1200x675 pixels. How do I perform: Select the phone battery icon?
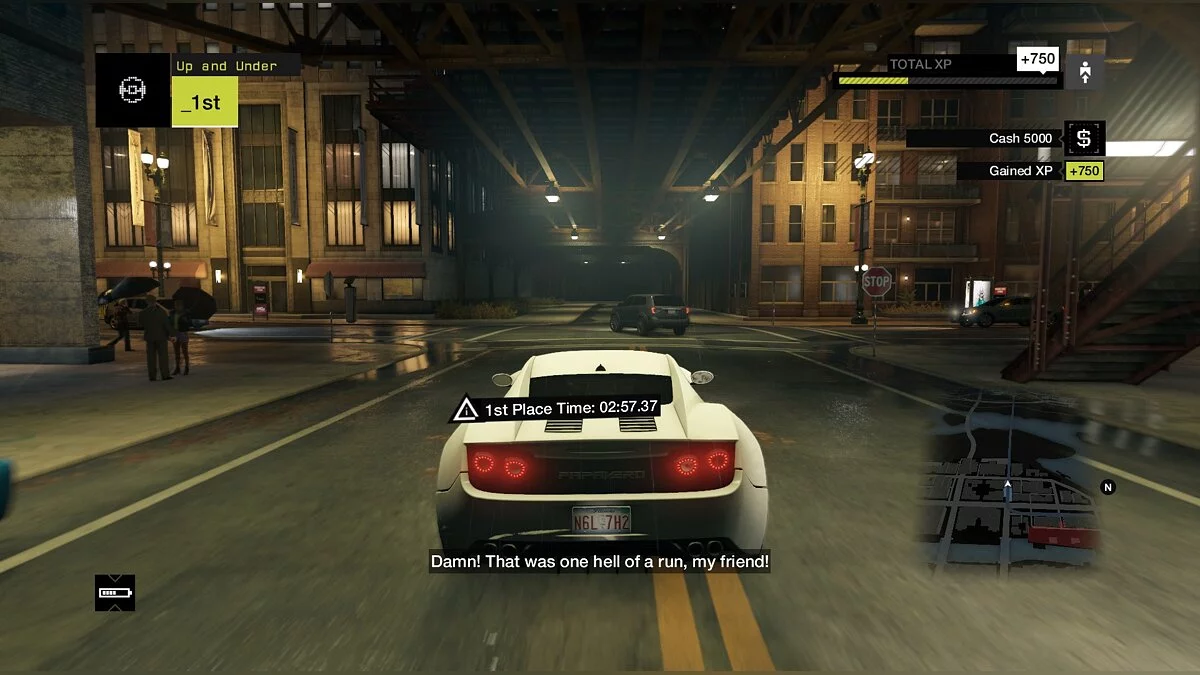[115, 593]
